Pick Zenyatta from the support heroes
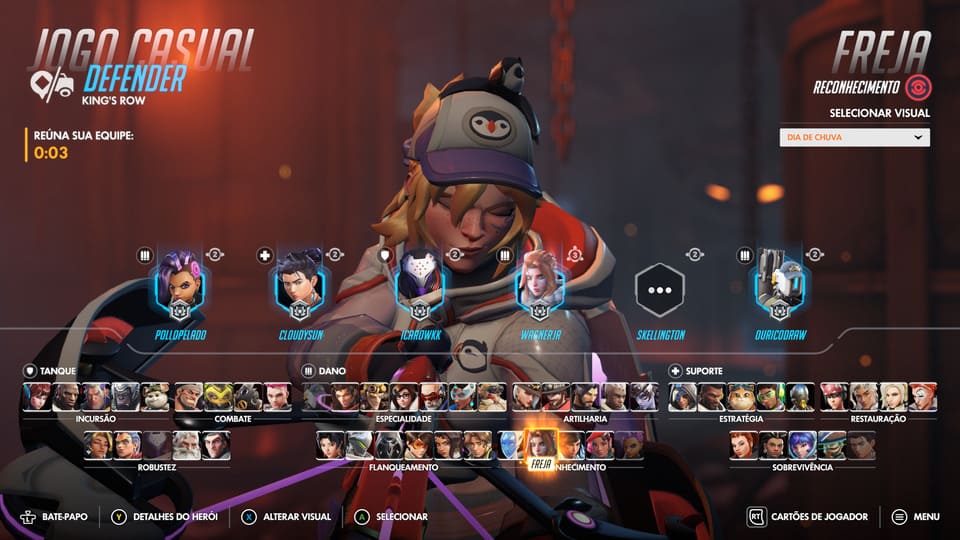Viewport: 960px width, 540px height. (800, 396)
